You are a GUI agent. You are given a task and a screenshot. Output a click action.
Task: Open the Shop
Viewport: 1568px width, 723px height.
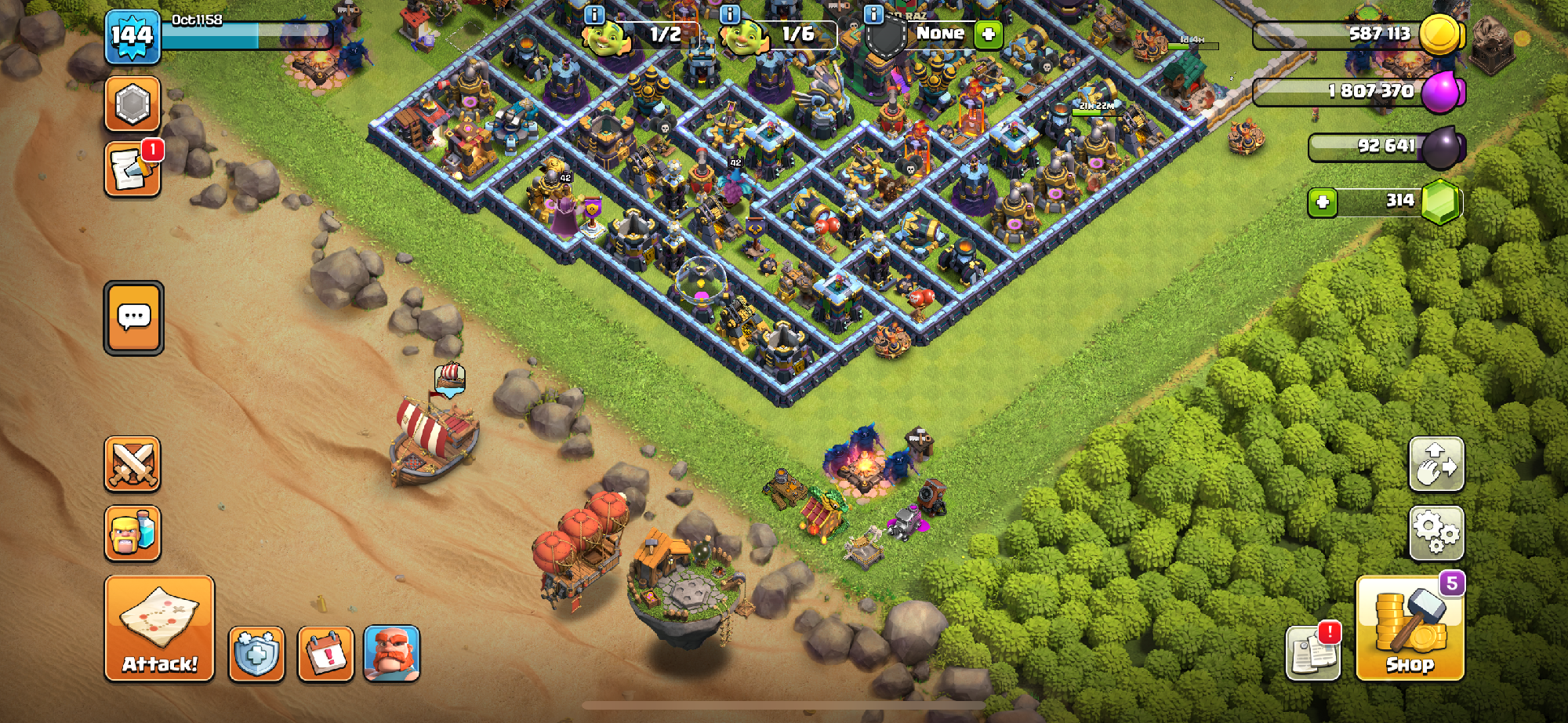coord(1410,628)
